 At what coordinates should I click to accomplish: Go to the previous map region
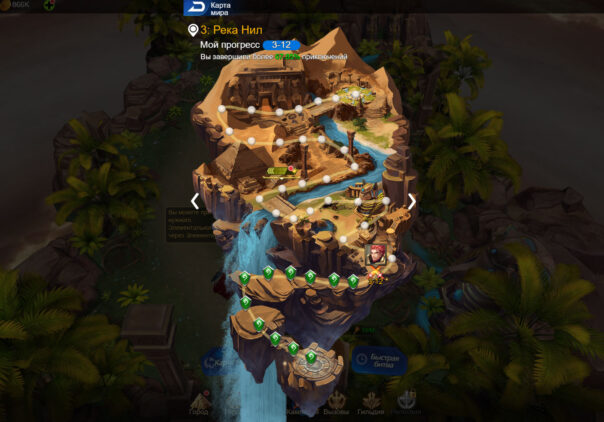point(195,200)
